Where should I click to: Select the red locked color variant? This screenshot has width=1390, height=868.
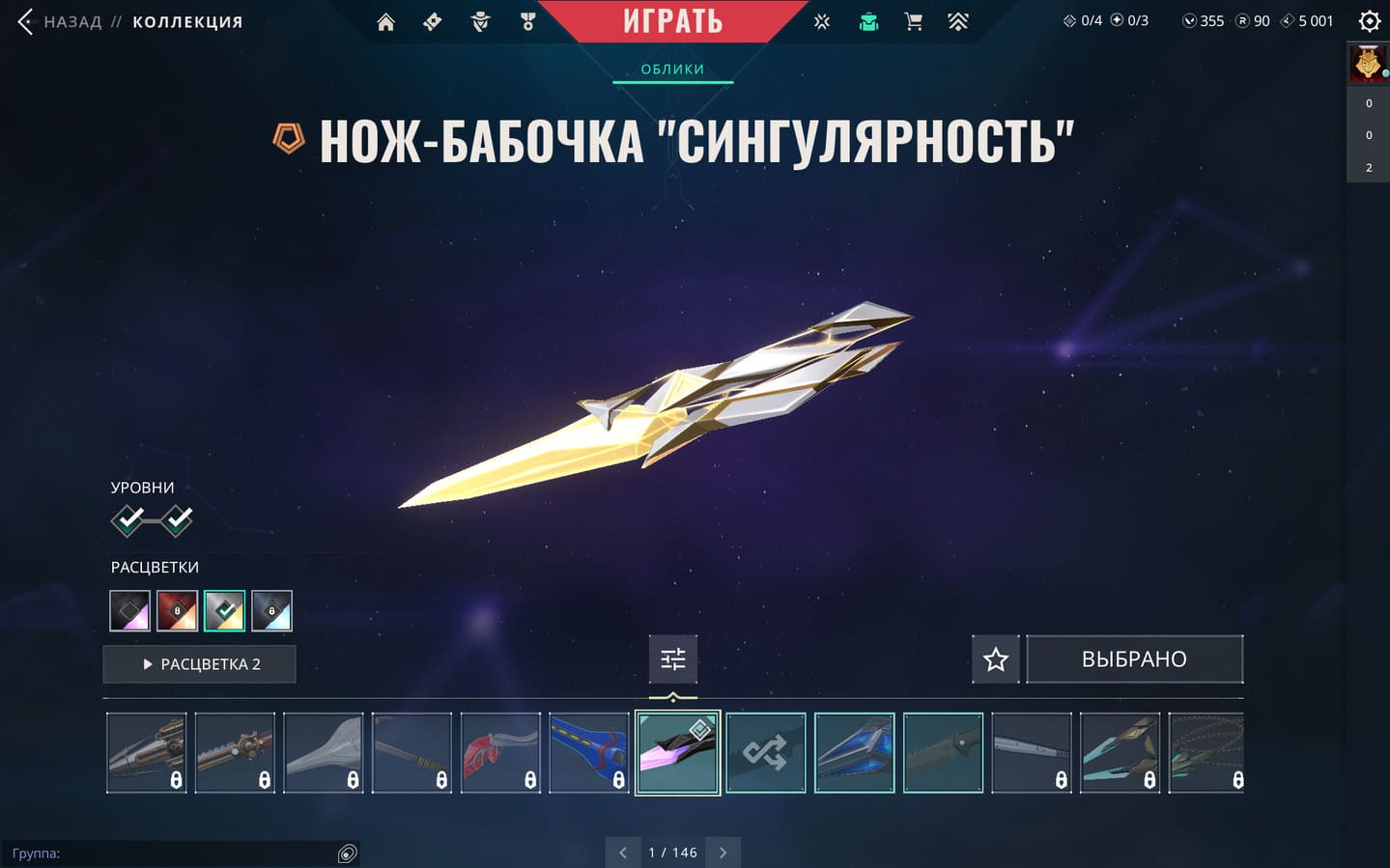coord(177,610)
